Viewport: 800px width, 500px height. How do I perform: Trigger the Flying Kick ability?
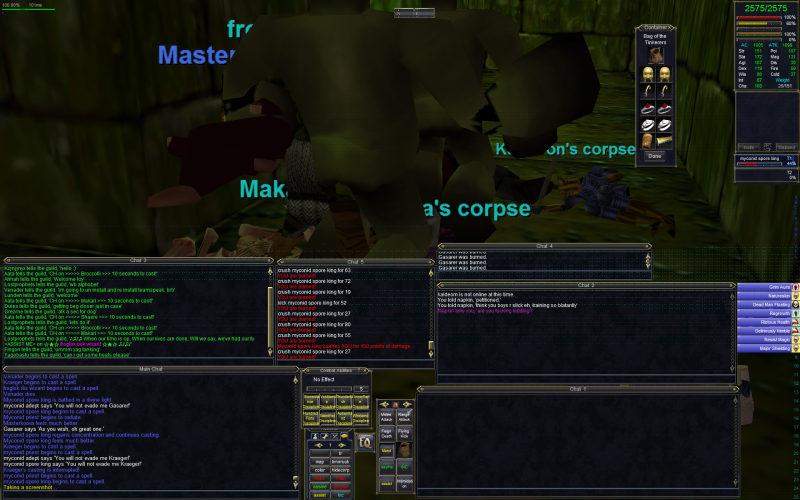[405, 434]
